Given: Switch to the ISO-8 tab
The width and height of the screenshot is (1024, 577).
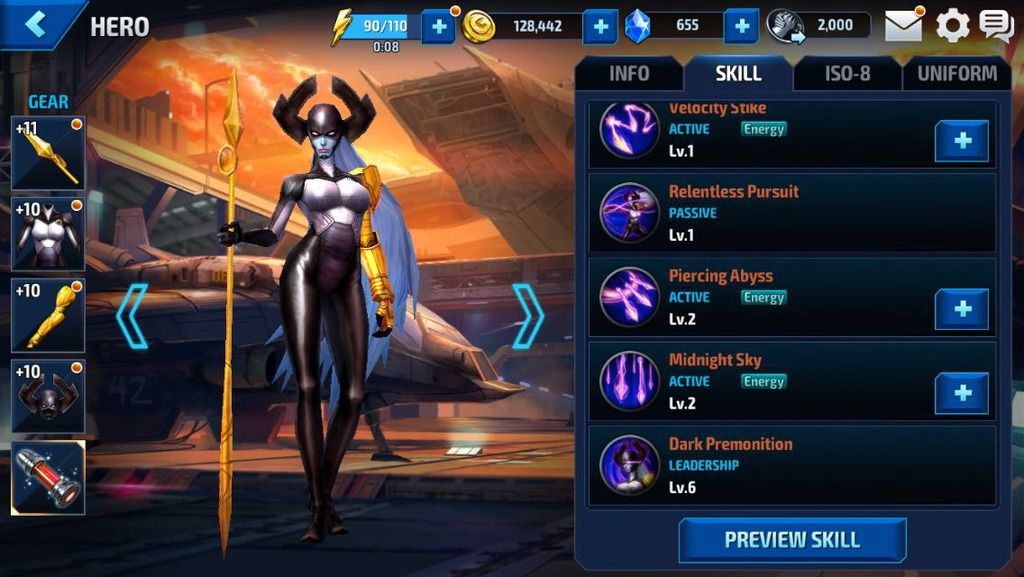Looking at the screenshot, I should [x=847, y=73].
